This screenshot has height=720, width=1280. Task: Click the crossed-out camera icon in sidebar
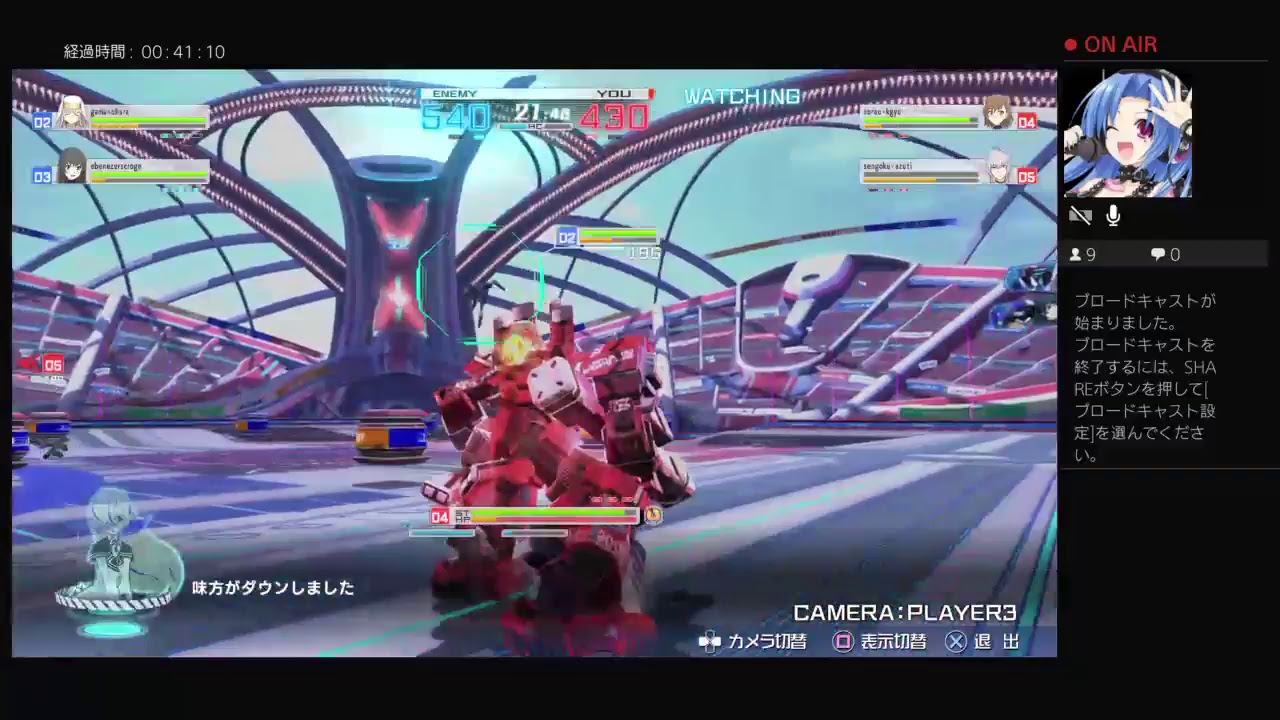[1081, 215]
